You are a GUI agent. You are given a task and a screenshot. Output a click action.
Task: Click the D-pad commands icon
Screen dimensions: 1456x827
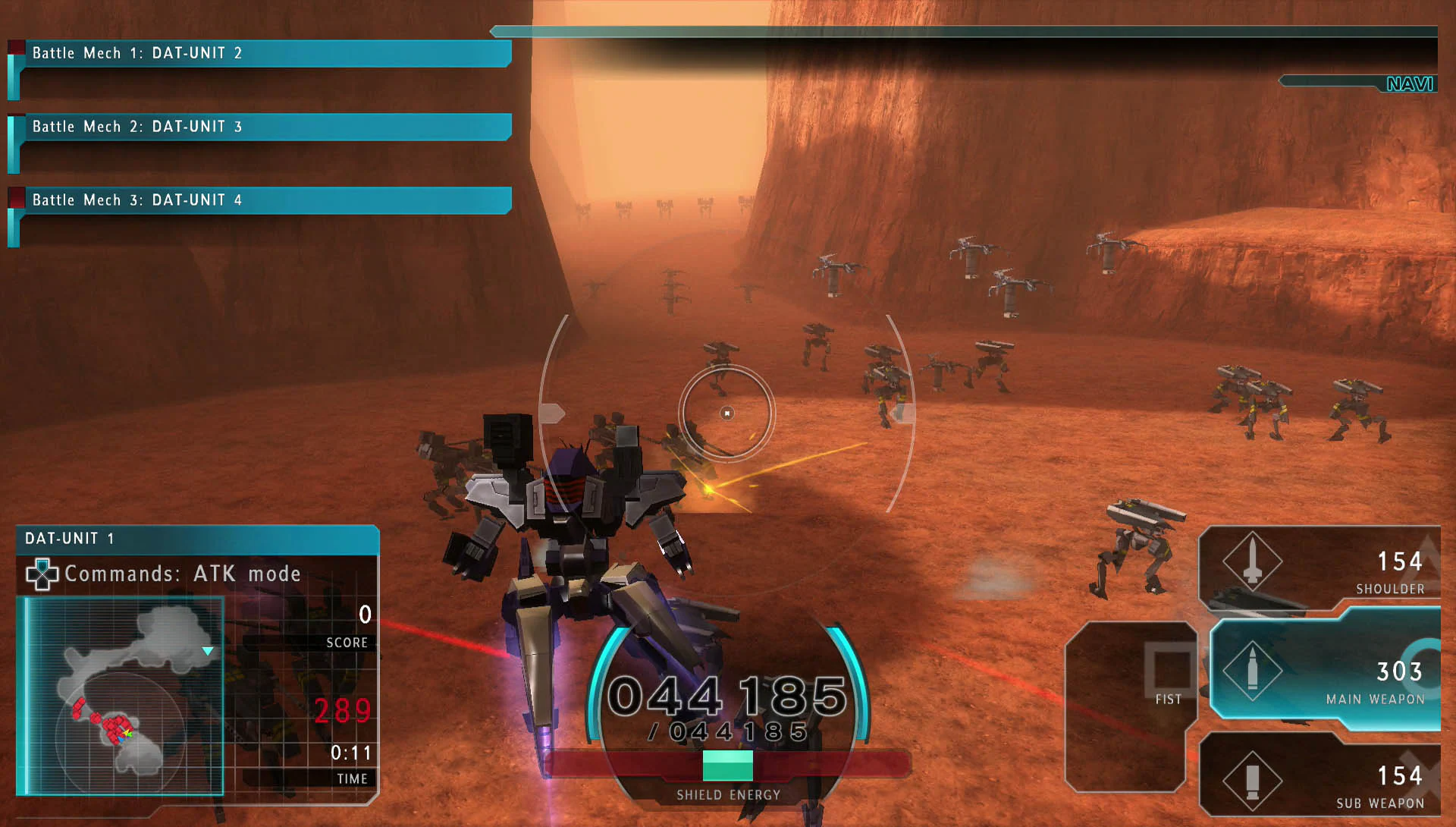(x=42, y=574)
